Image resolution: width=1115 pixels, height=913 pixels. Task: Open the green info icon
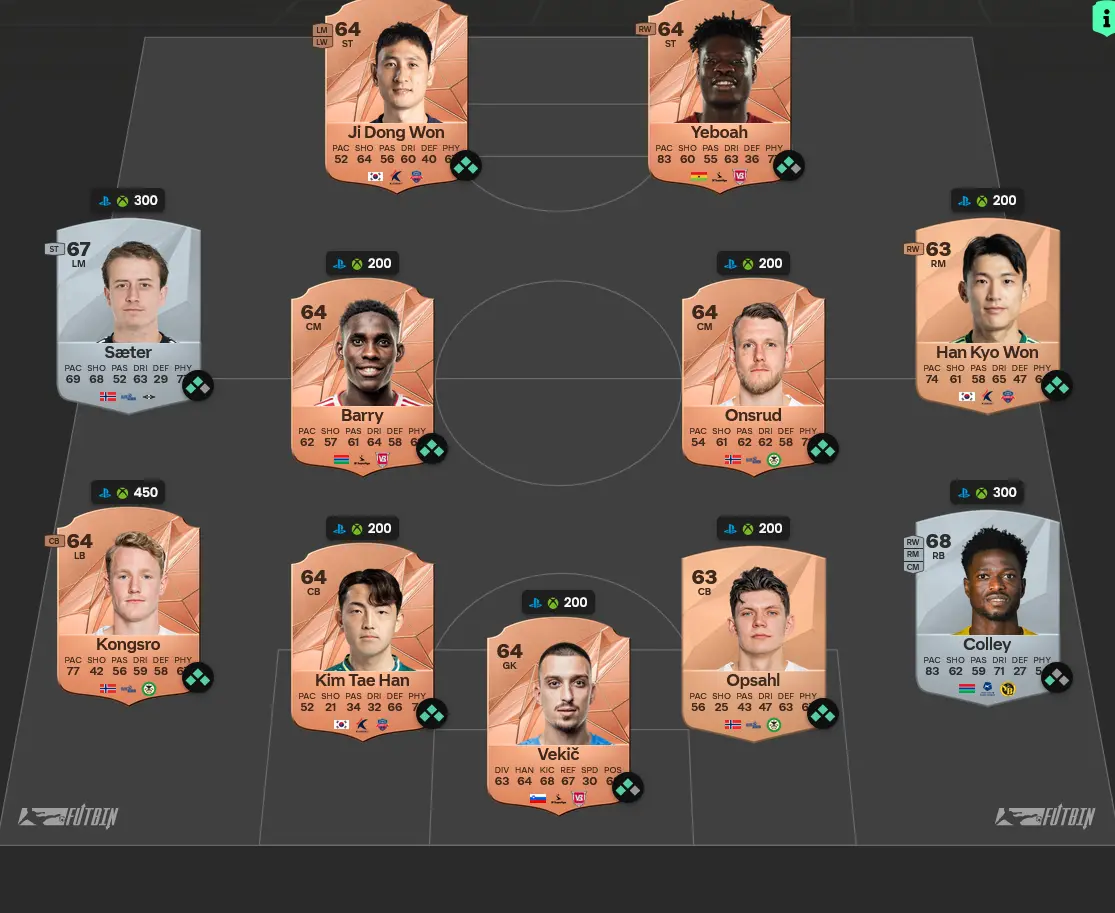pos(1102,18)
